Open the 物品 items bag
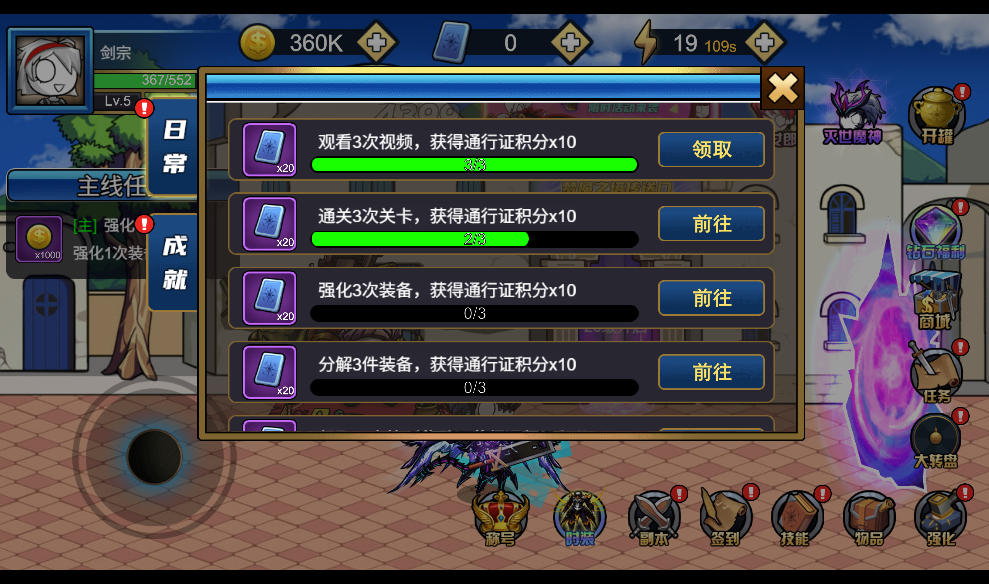Image resolution: width=989 pixels, height=584 pixels. coord(868,518)
